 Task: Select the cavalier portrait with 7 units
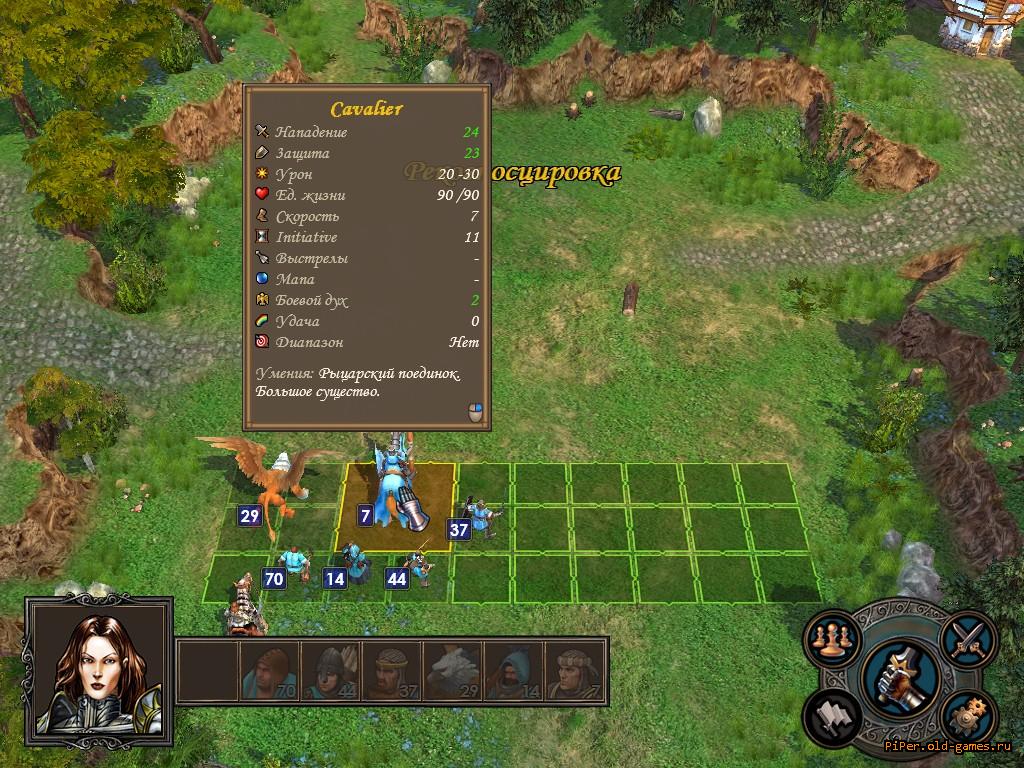[x=575, y=670]
